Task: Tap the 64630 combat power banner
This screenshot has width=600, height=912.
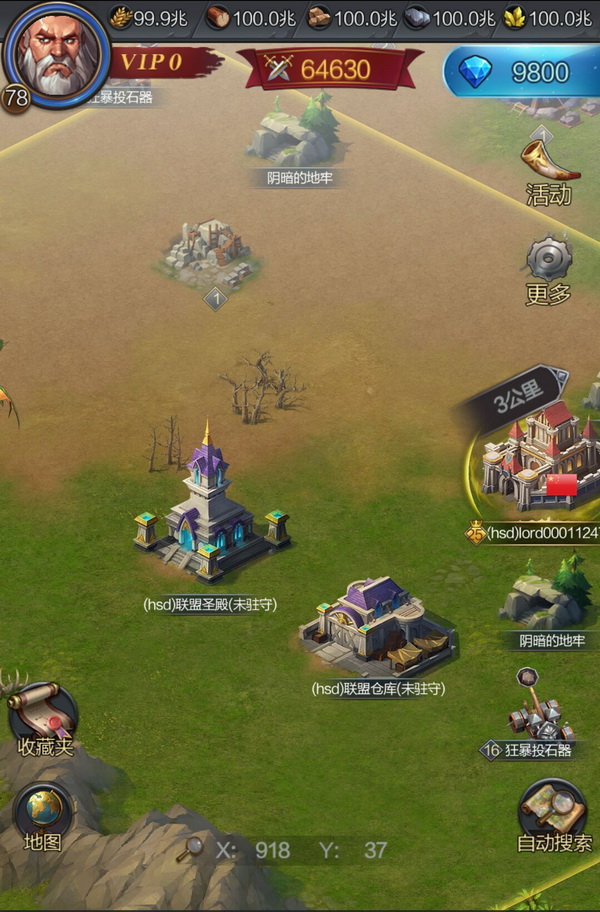Action: pyautogui.click(x=322, y=69)
